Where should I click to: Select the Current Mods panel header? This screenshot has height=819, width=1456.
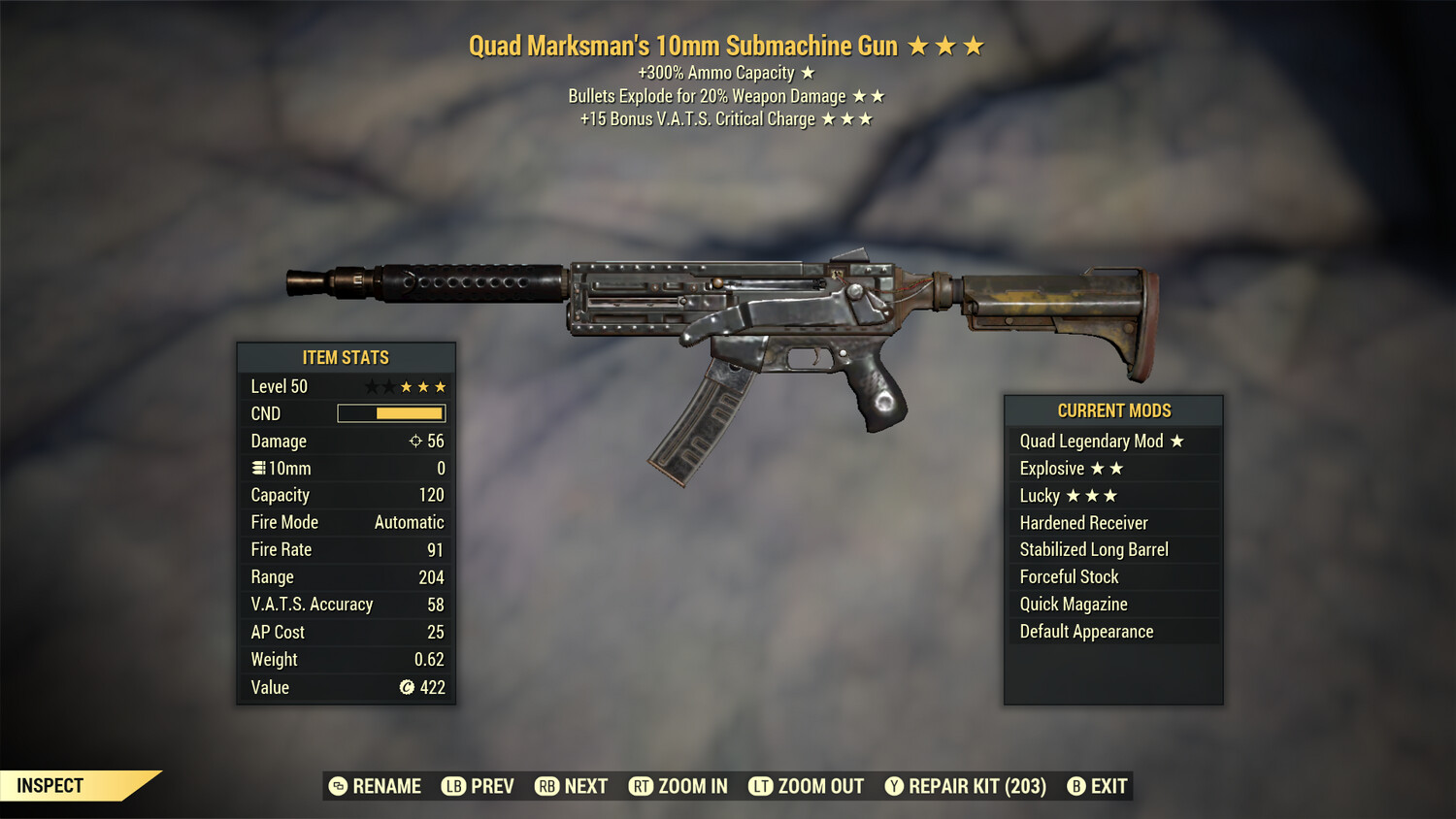click(x=1113, y=409)
